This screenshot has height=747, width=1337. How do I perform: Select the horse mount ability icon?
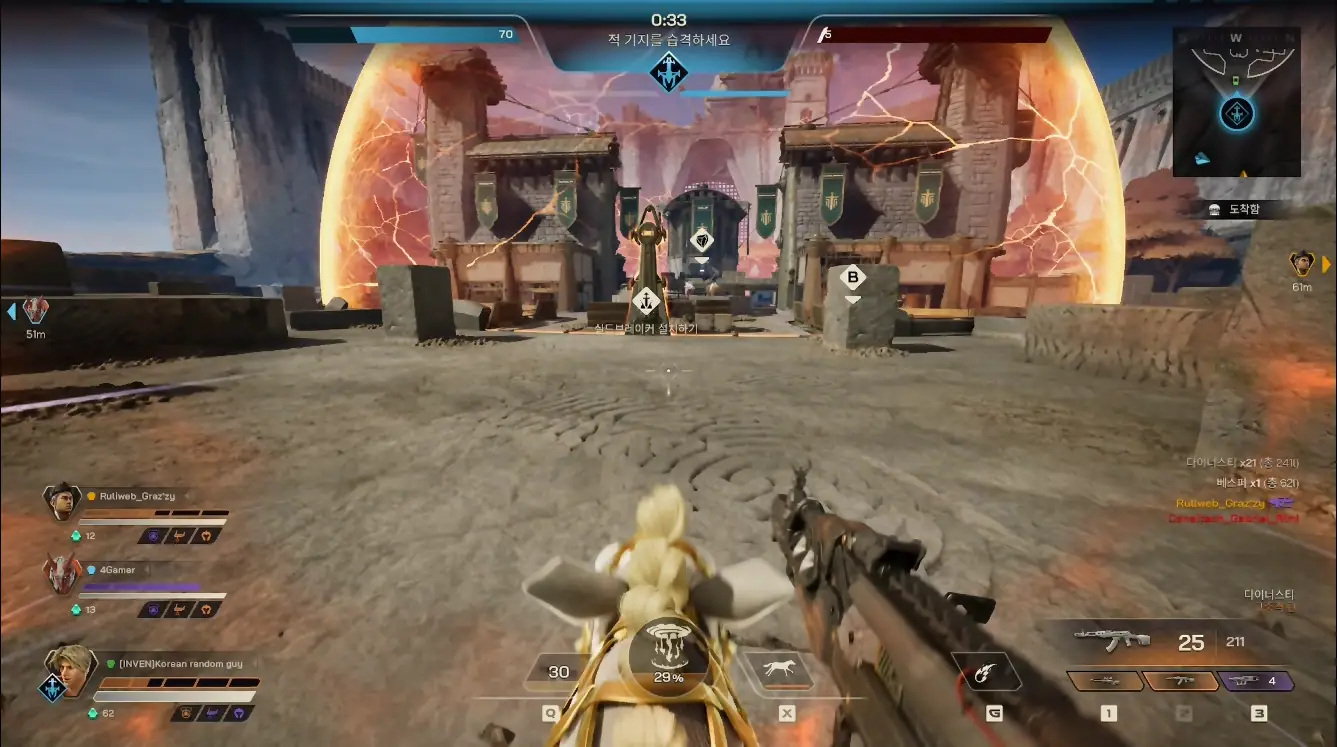click(775, 669)
